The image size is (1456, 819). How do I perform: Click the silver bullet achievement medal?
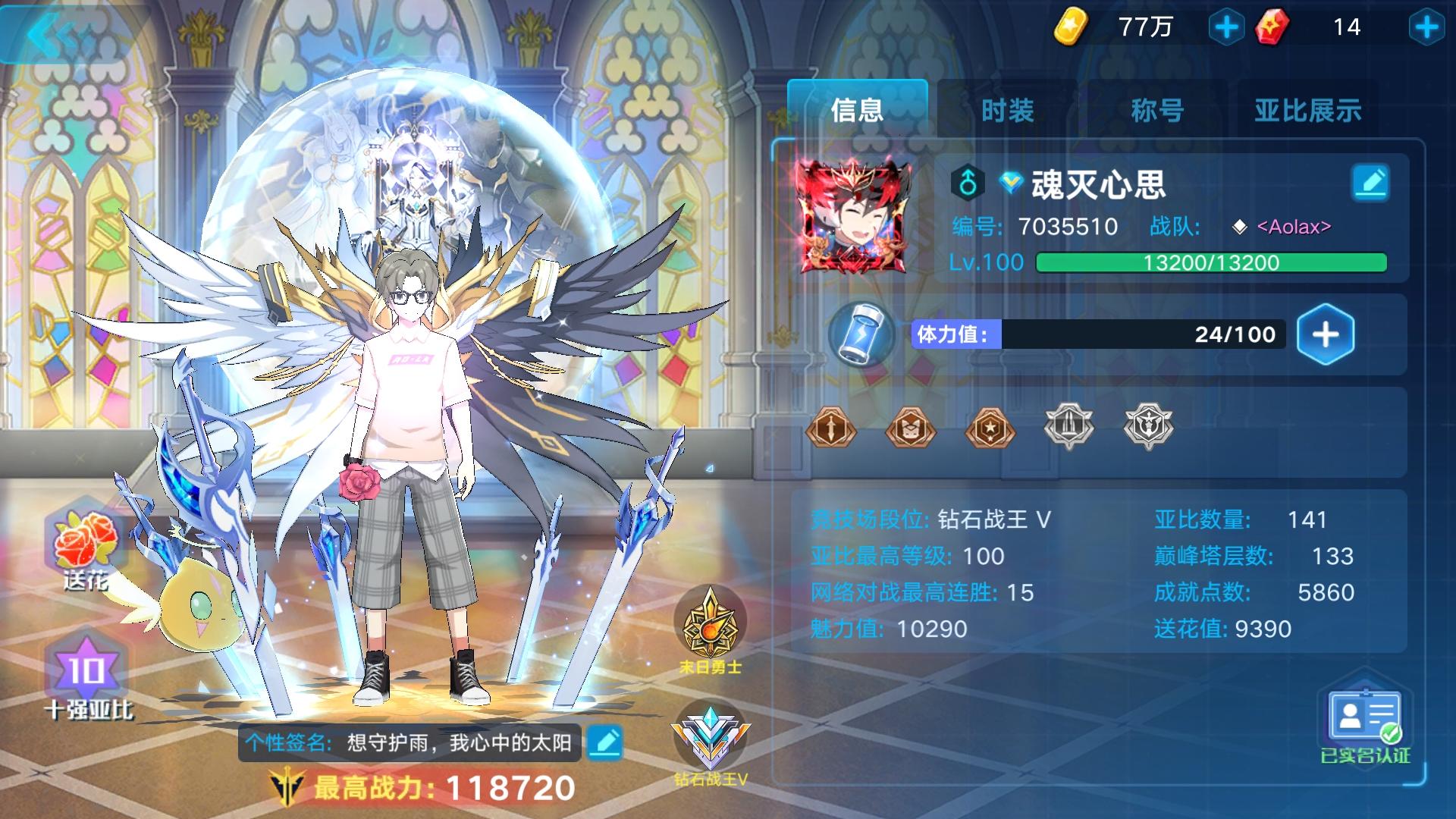(x=1069, y=428)
